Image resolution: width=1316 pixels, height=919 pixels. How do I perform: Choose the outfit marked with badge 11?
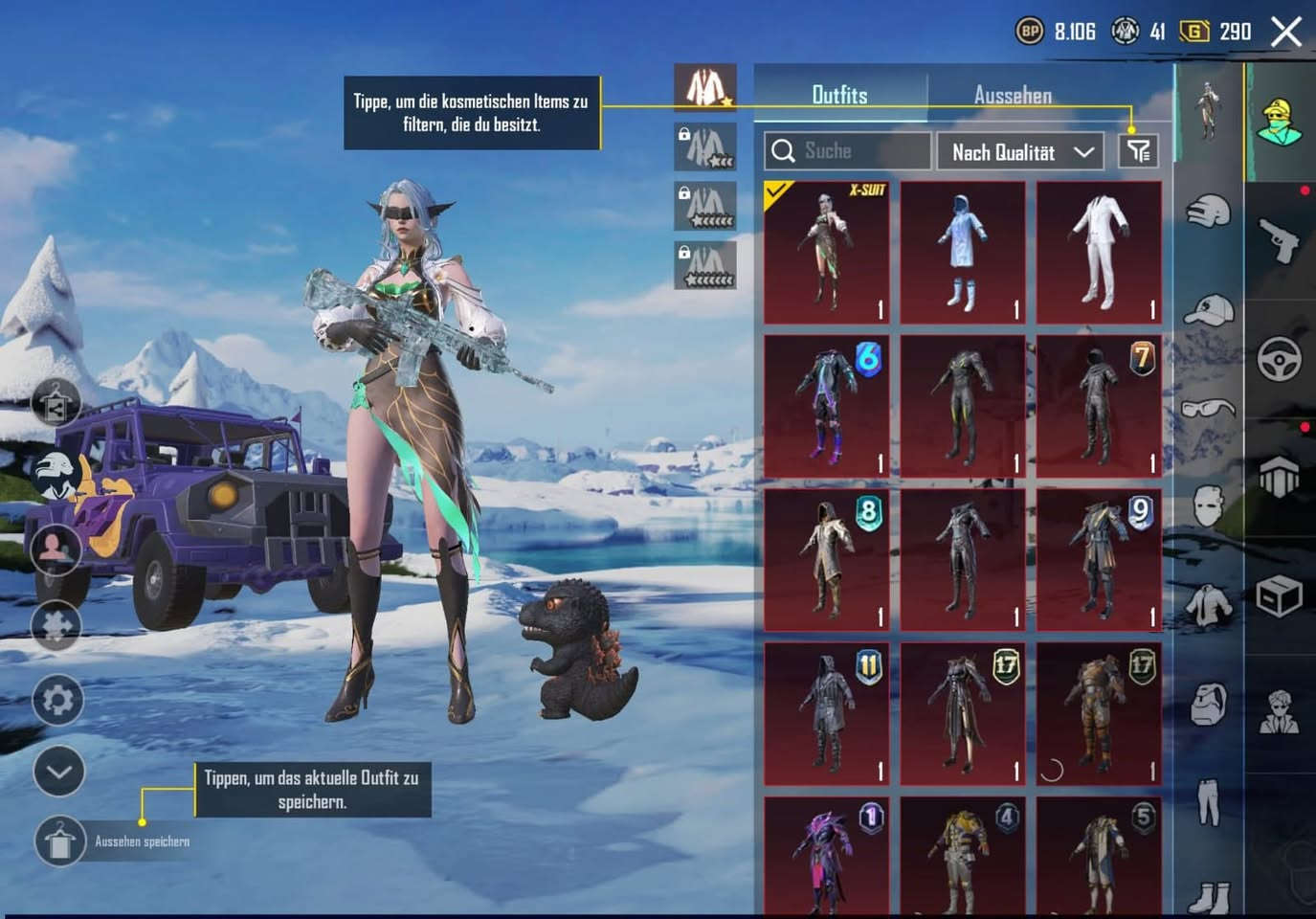[827, 714]
